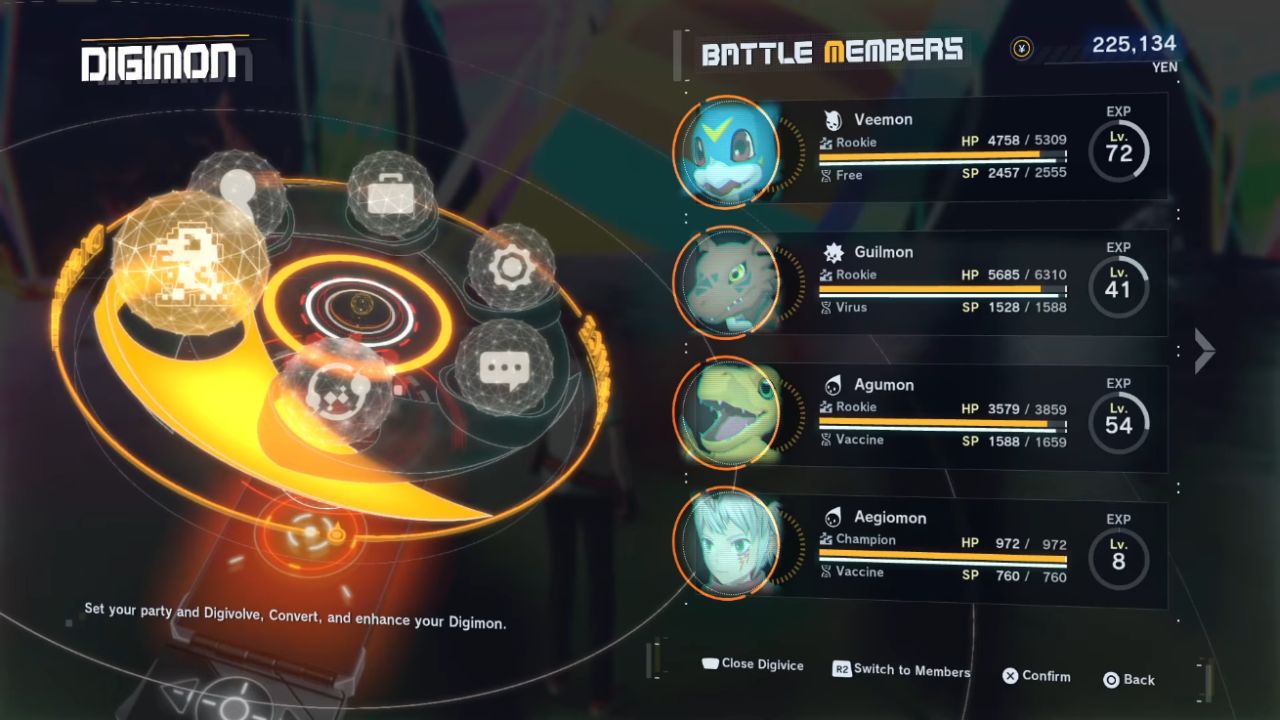
Task: Open the speech bubble messages orb
Action: click(503, 367)
